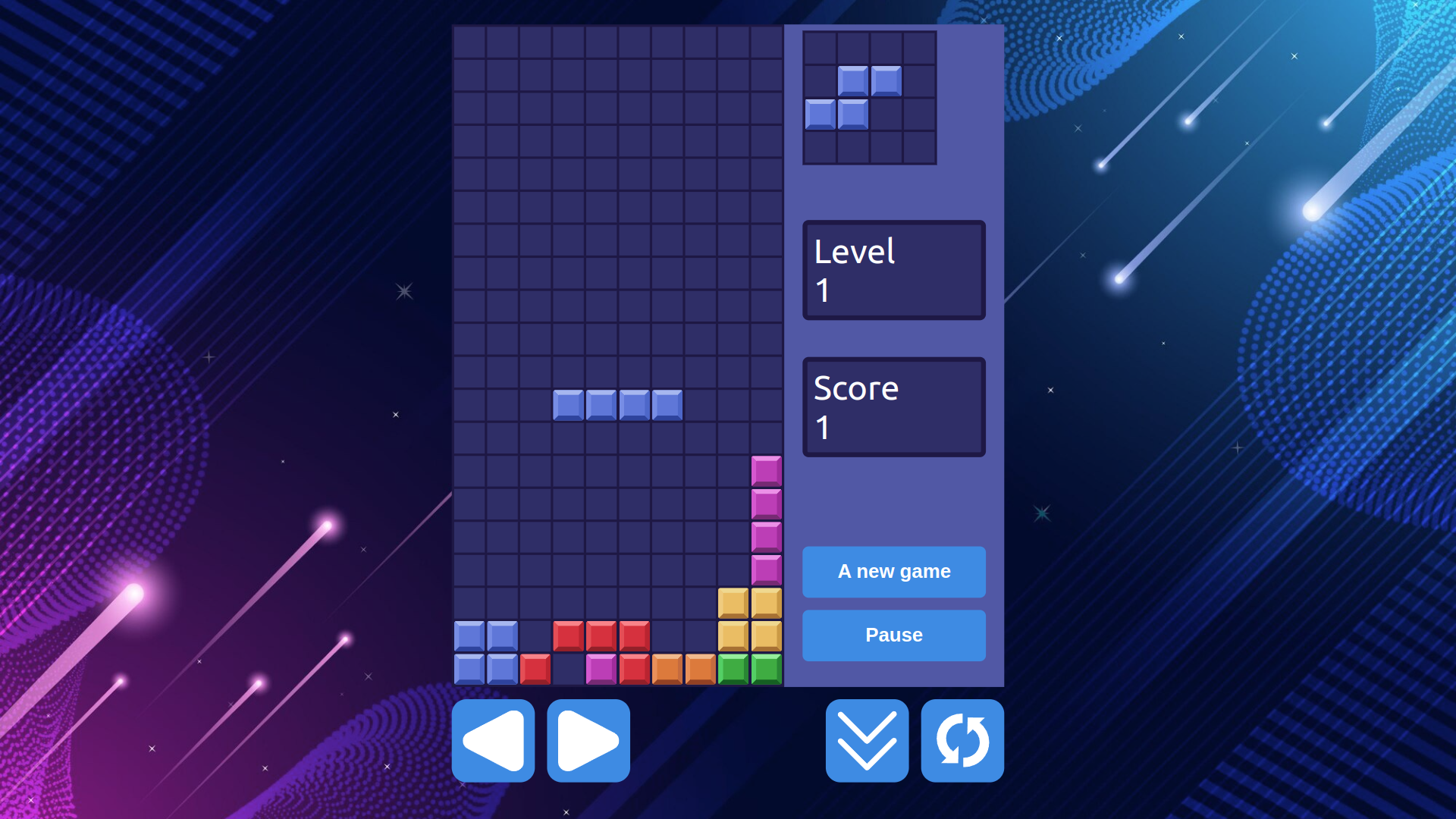Click the score value showing 1
This screenshot has width=1456, height=819.
pyautogui.click(x=821, y=427)
